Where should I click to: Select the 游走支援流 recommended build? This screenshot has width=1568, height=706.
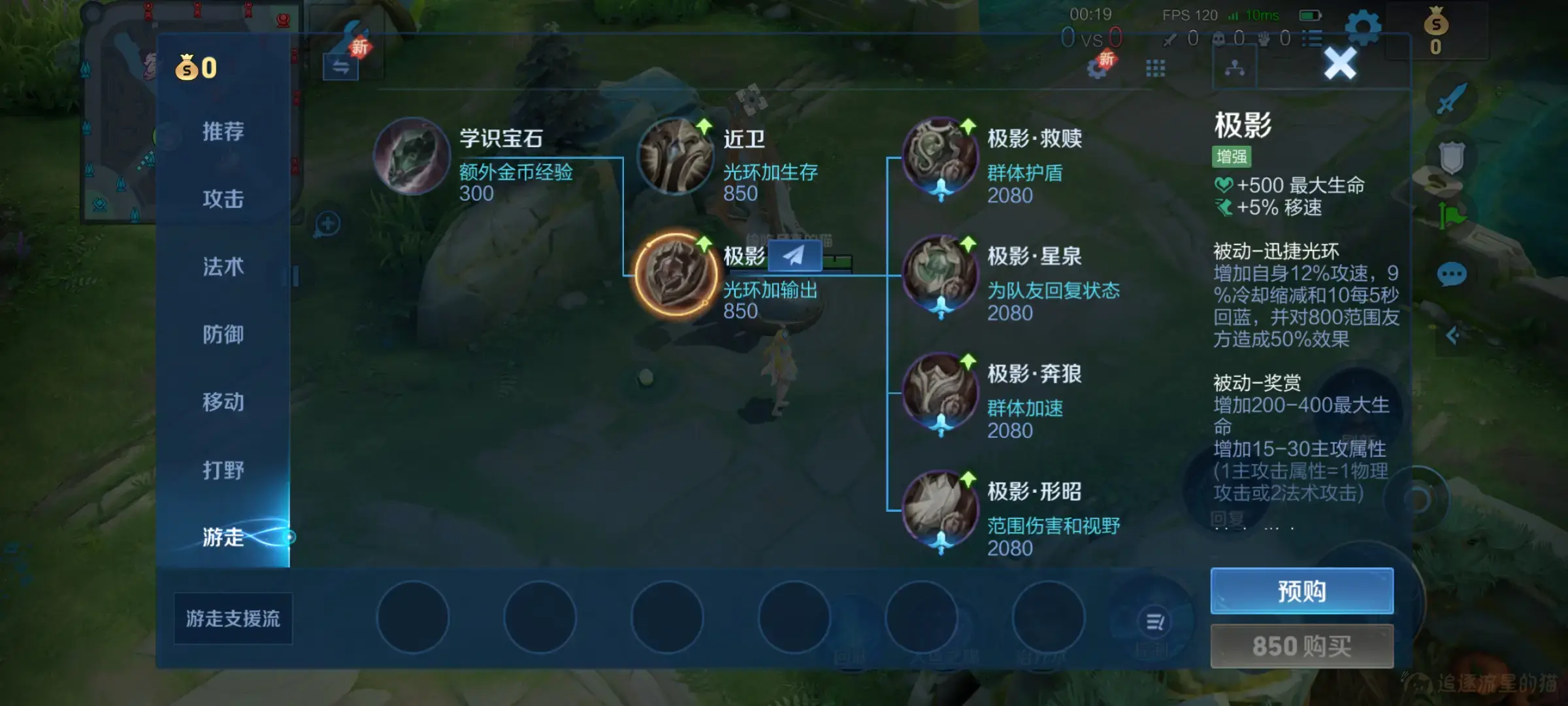tap(232, 617)
